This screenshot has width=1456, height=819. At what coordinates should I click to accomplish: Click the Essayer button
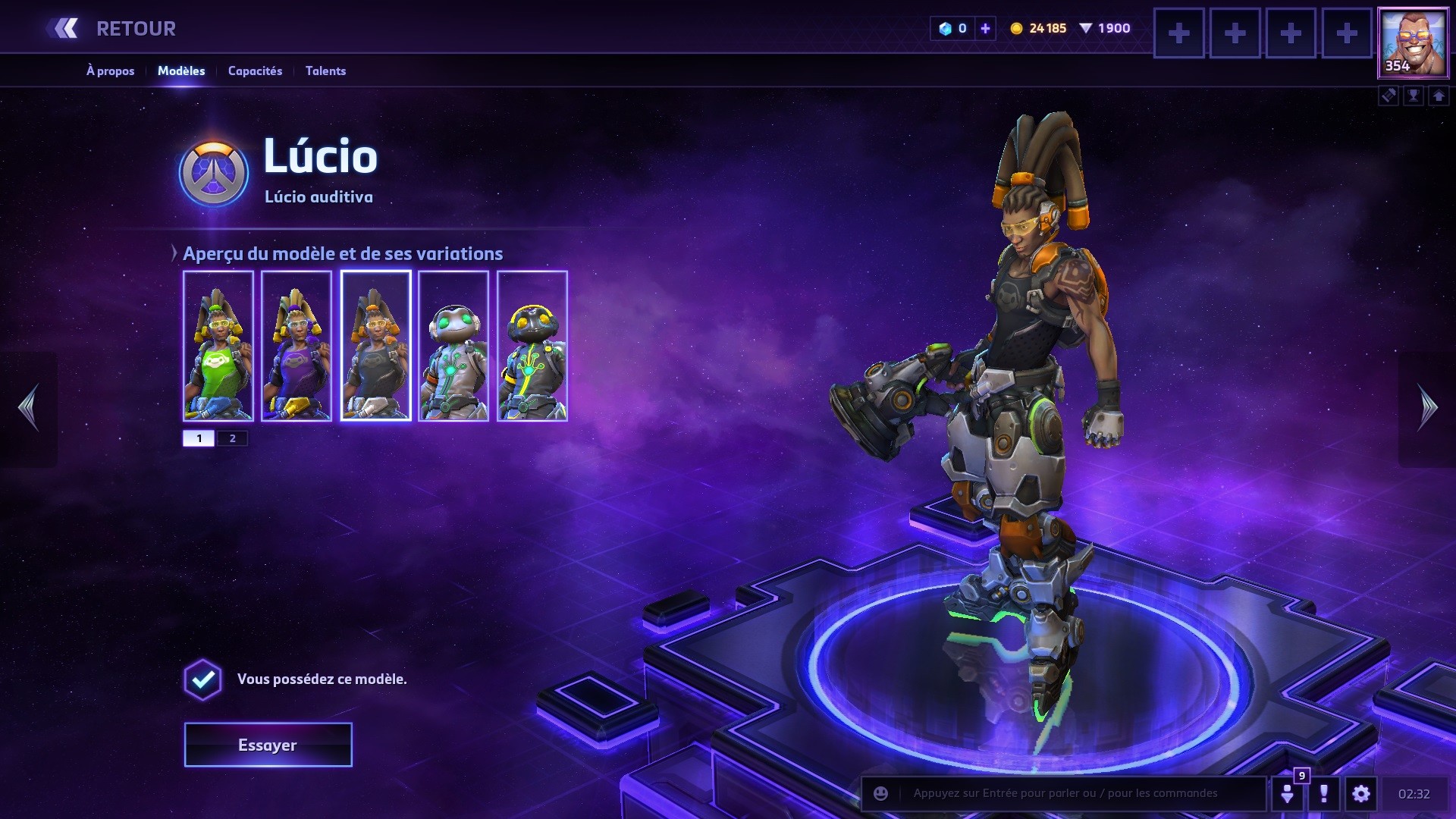(267, 744)
